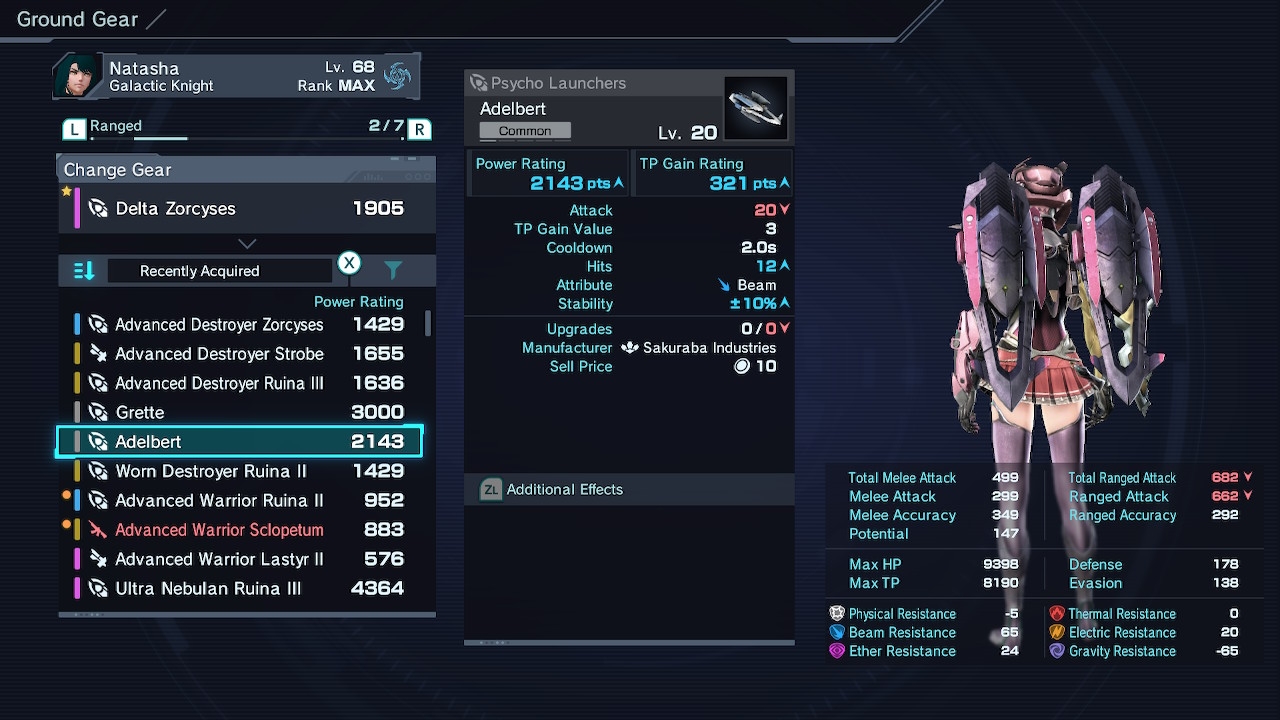Screen dimensions: 1280x720
Task: Expand the Additional Effects section
Action: [629, 490]
